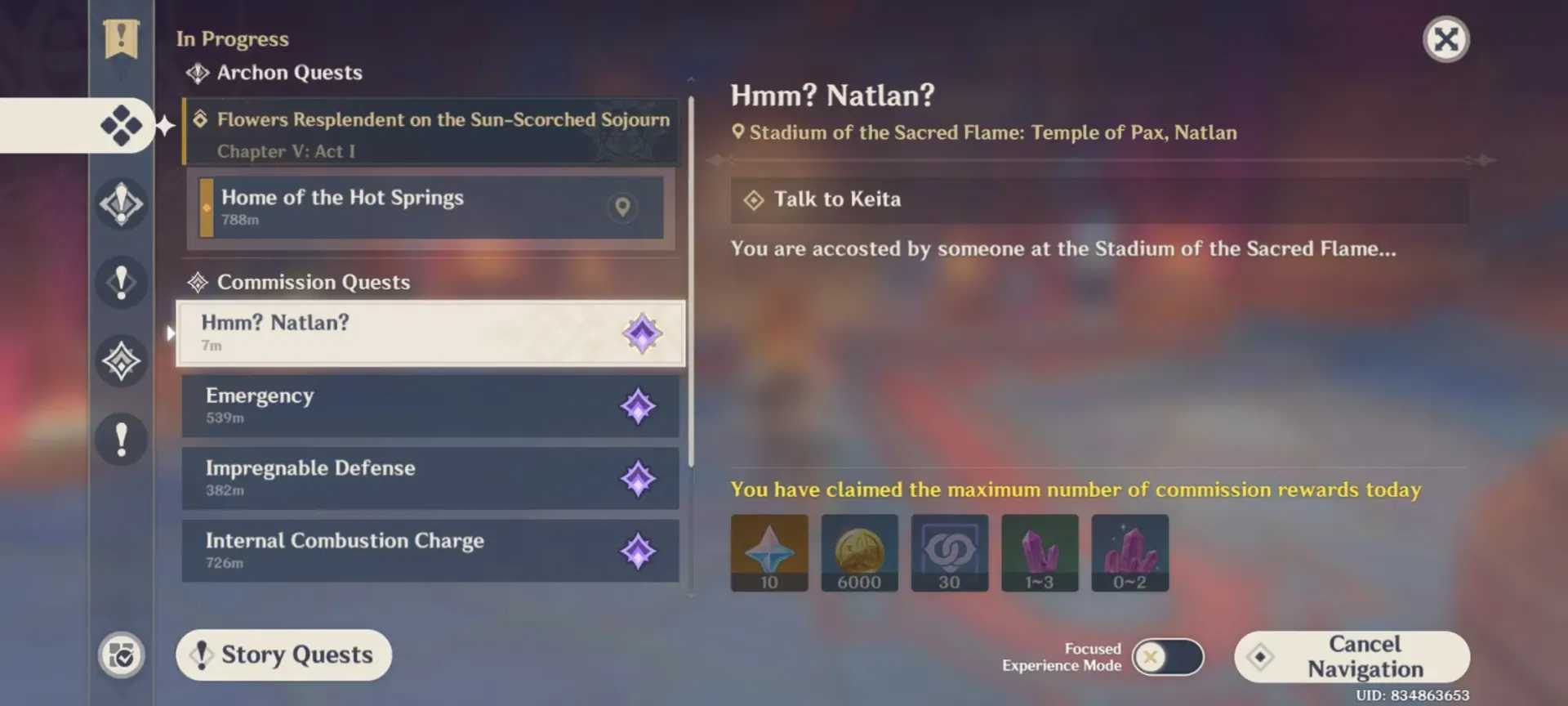Open the bookmark icon atop the sidebar
The height and width of the screenshot is (706, 1568).
(x=121, y=38)
